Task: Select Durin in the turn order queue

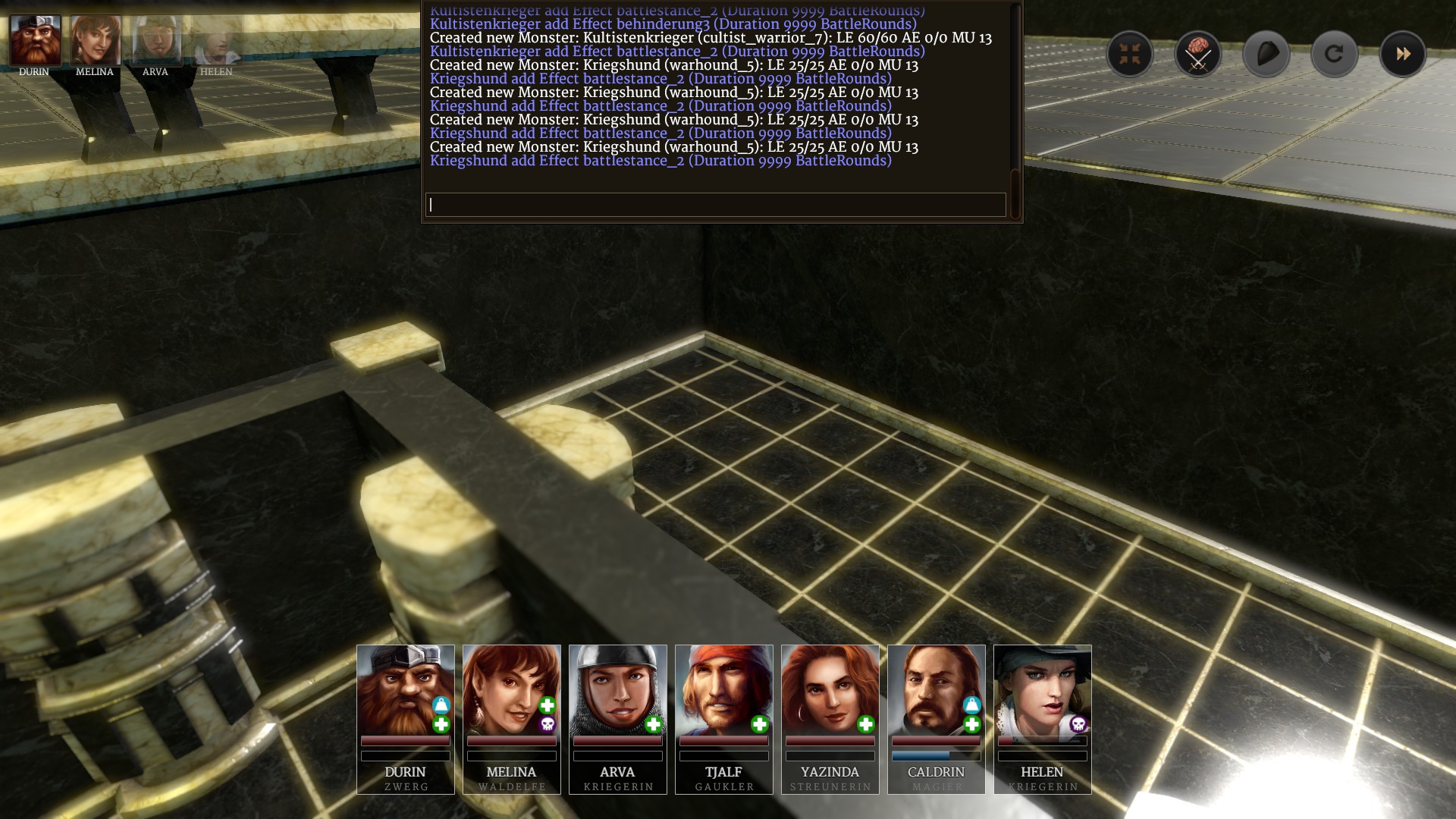Action: click(x=35, y=41)
